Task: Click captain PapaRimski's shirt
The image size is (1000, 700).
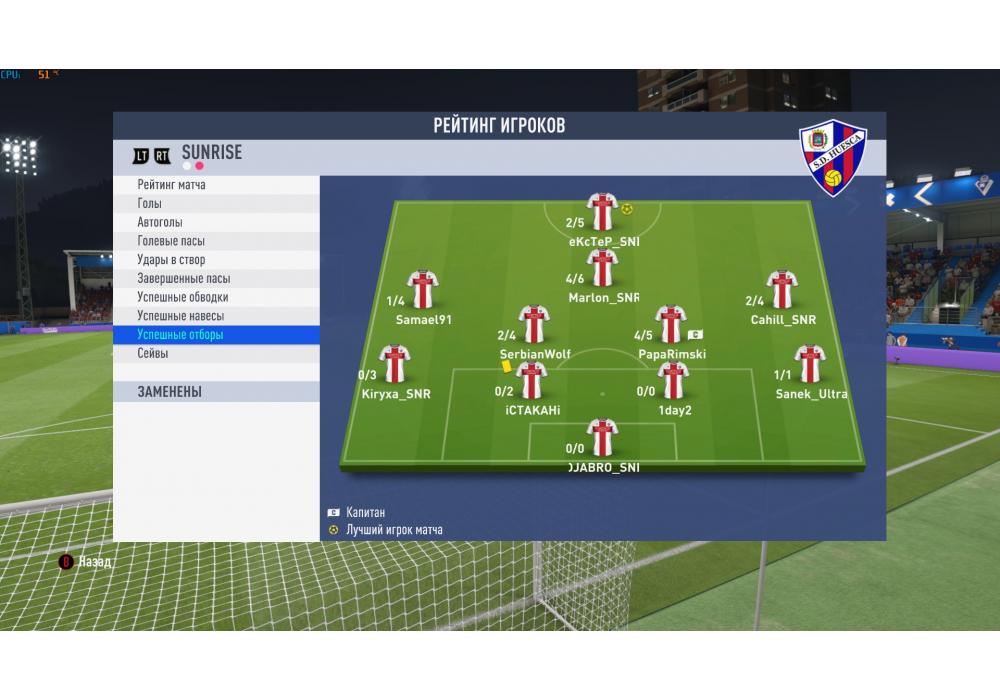Action: point(670,325)
